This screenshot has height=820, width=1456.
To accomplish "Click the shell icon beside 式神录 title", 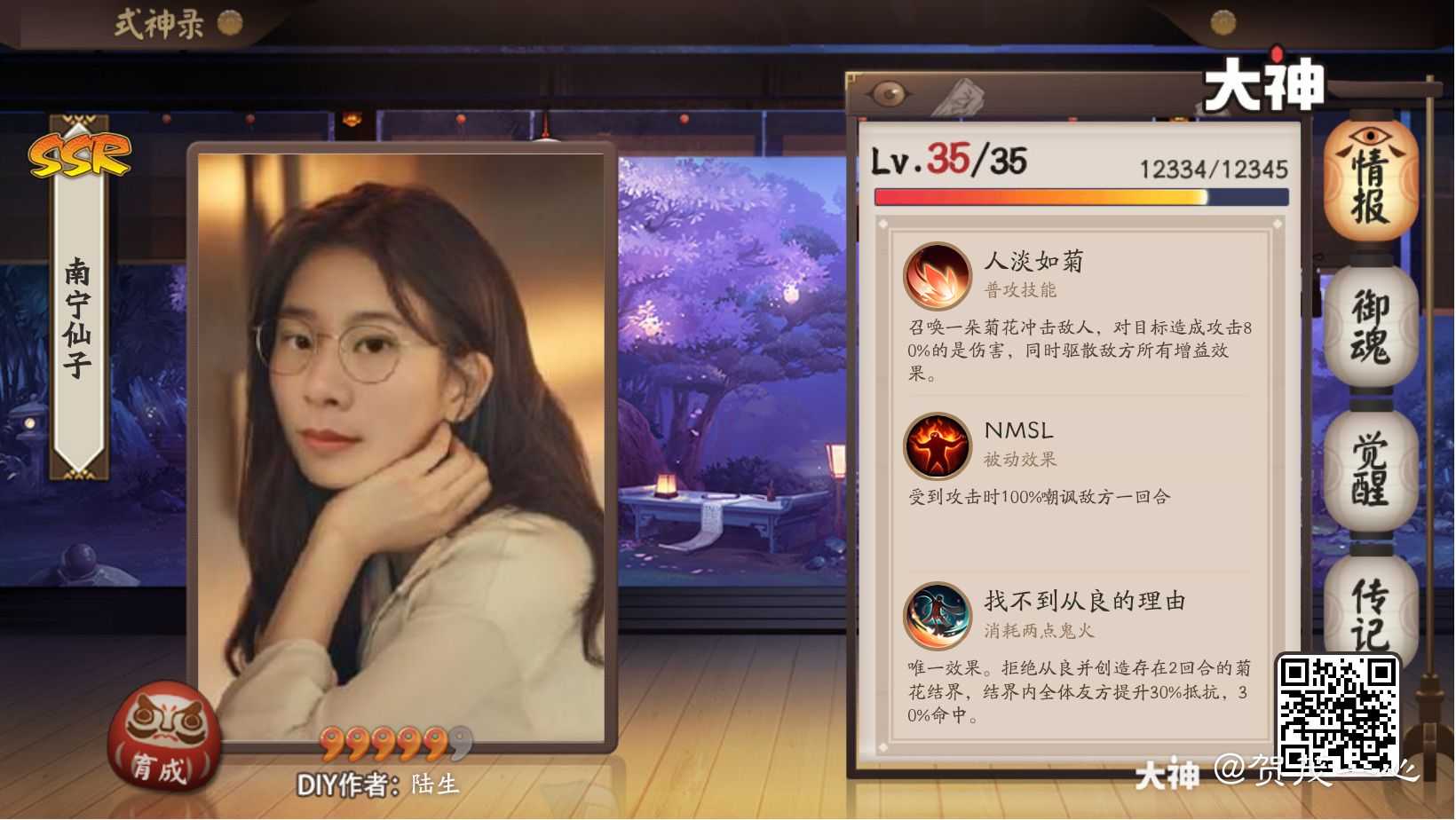I will pyautogui.click(x=229, y=22).
